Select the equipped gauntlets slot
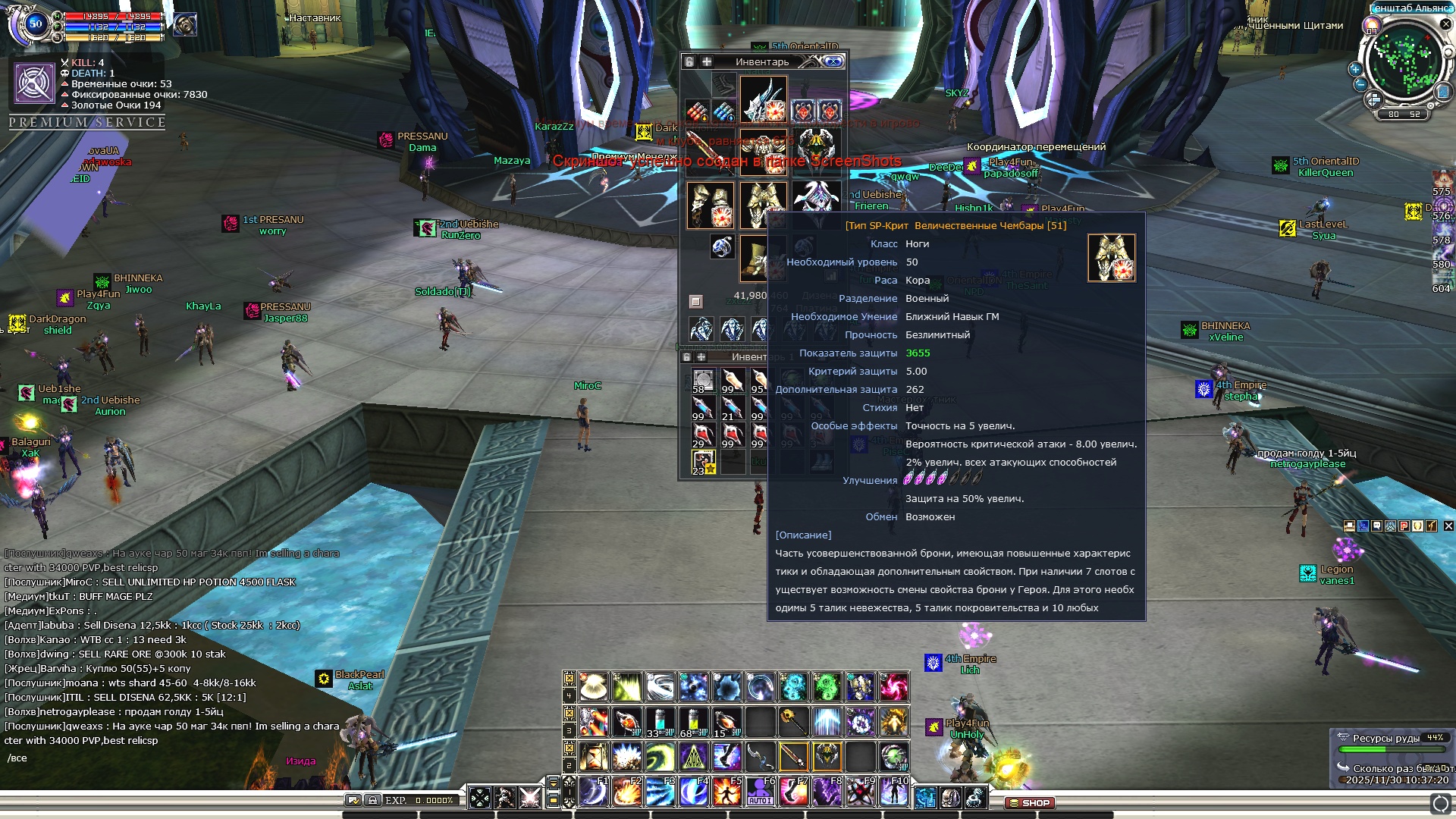Image resolution: width=1456 pixels, height=819 pixels. pyautogui.click(x=710, y=205)
